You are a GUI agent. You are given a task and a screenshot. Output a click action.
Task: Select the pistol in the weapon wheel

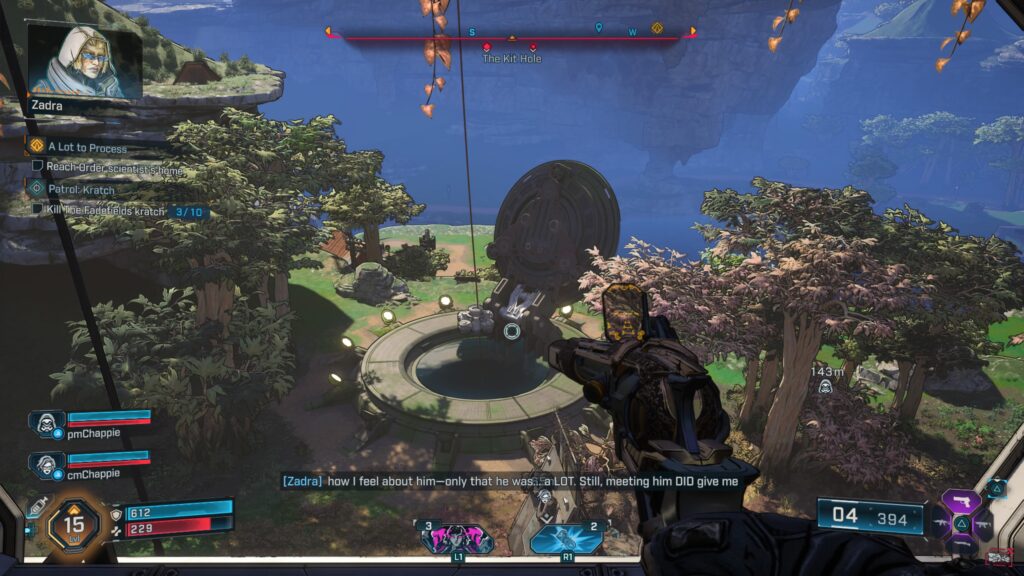(x=961, y=502)
